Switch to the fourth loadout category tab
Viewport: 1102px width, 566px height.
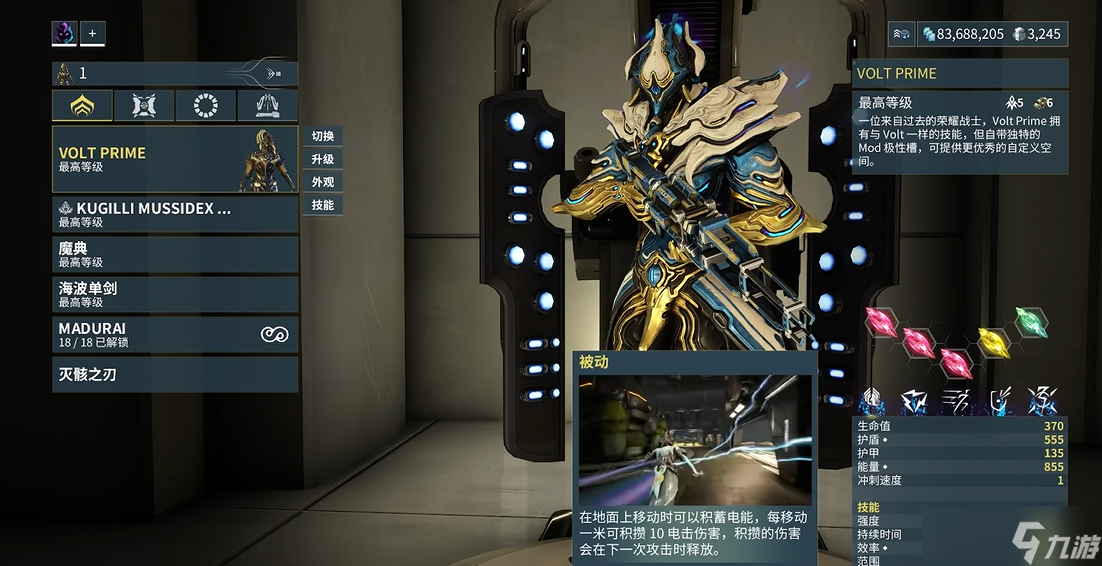click(x=268, y=105)
